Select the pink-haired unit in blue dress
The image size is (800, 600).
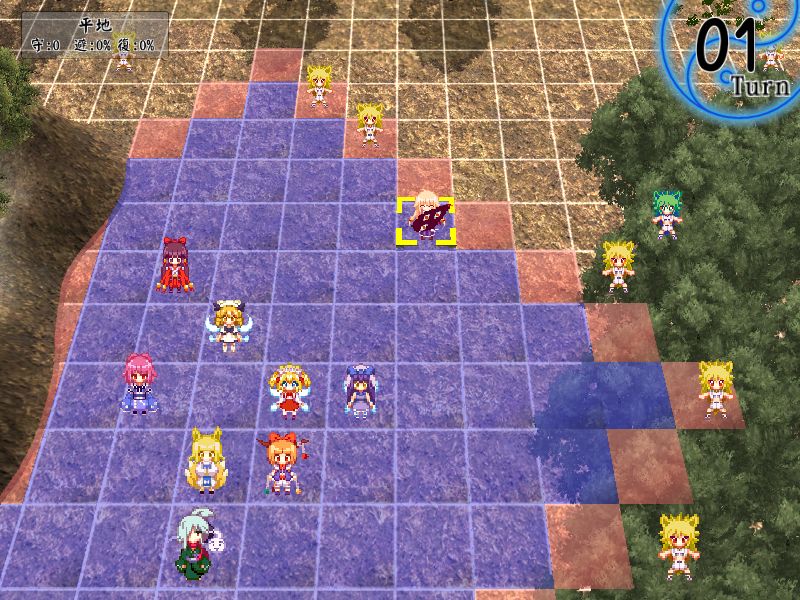[x=136, y=384]
